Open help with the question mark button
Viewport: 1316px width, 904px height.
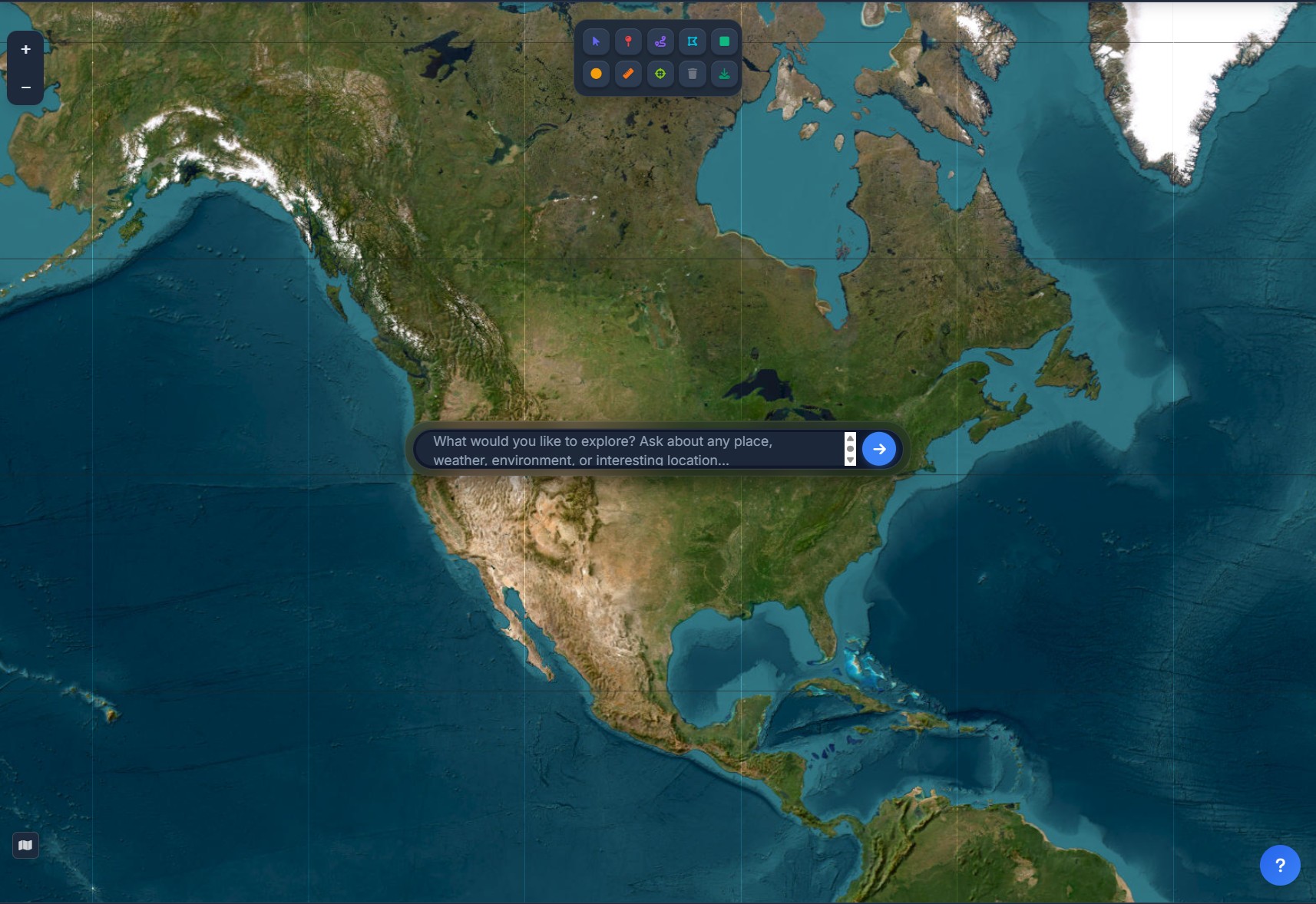coord(1279,865)
